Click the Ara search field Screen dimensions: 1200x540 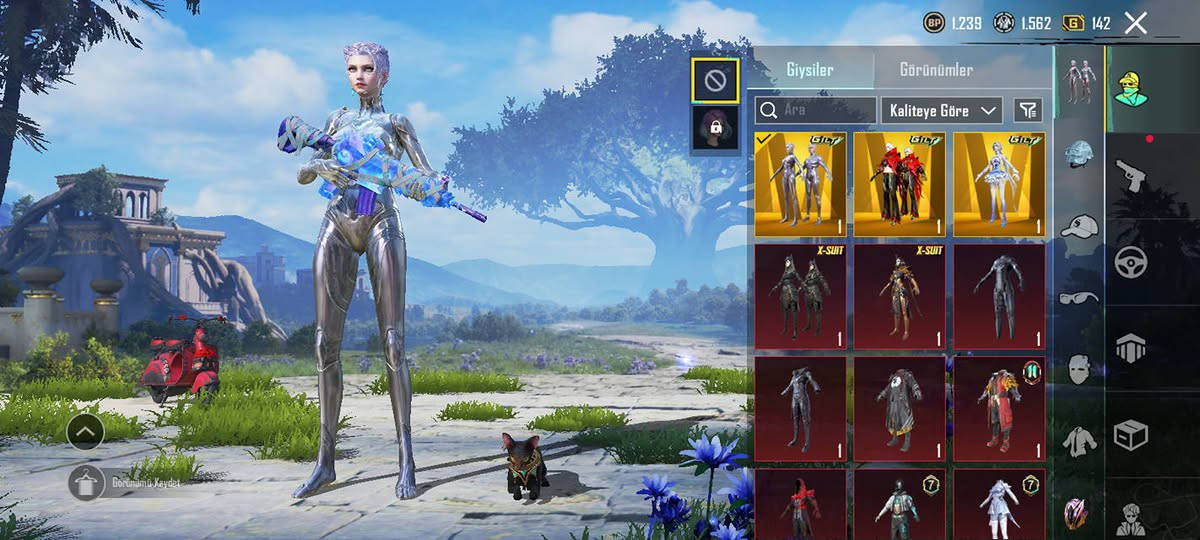coord(815,110)
